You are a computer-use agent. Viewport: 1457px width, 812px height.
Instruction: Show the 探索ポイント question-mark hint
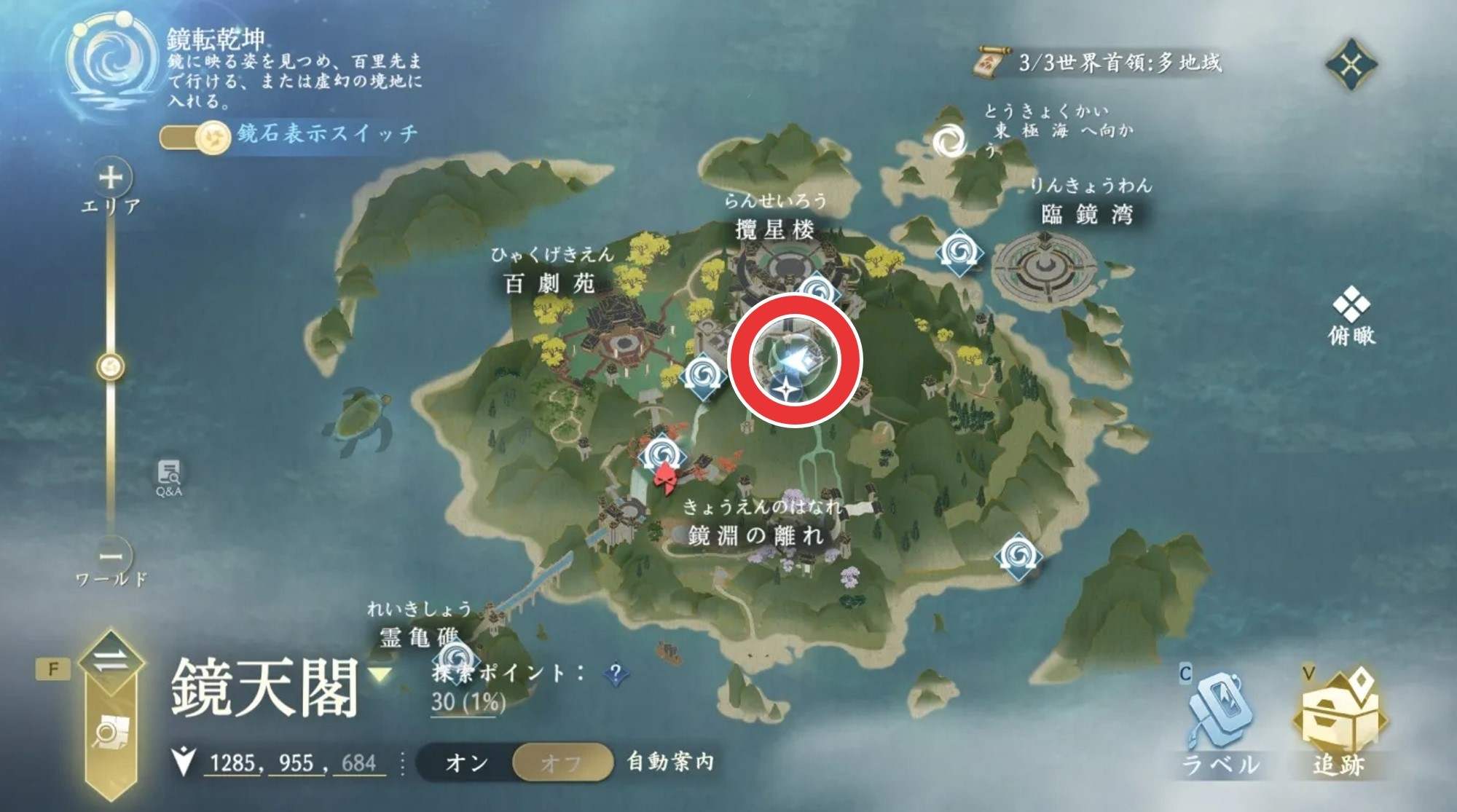[616, 674]
